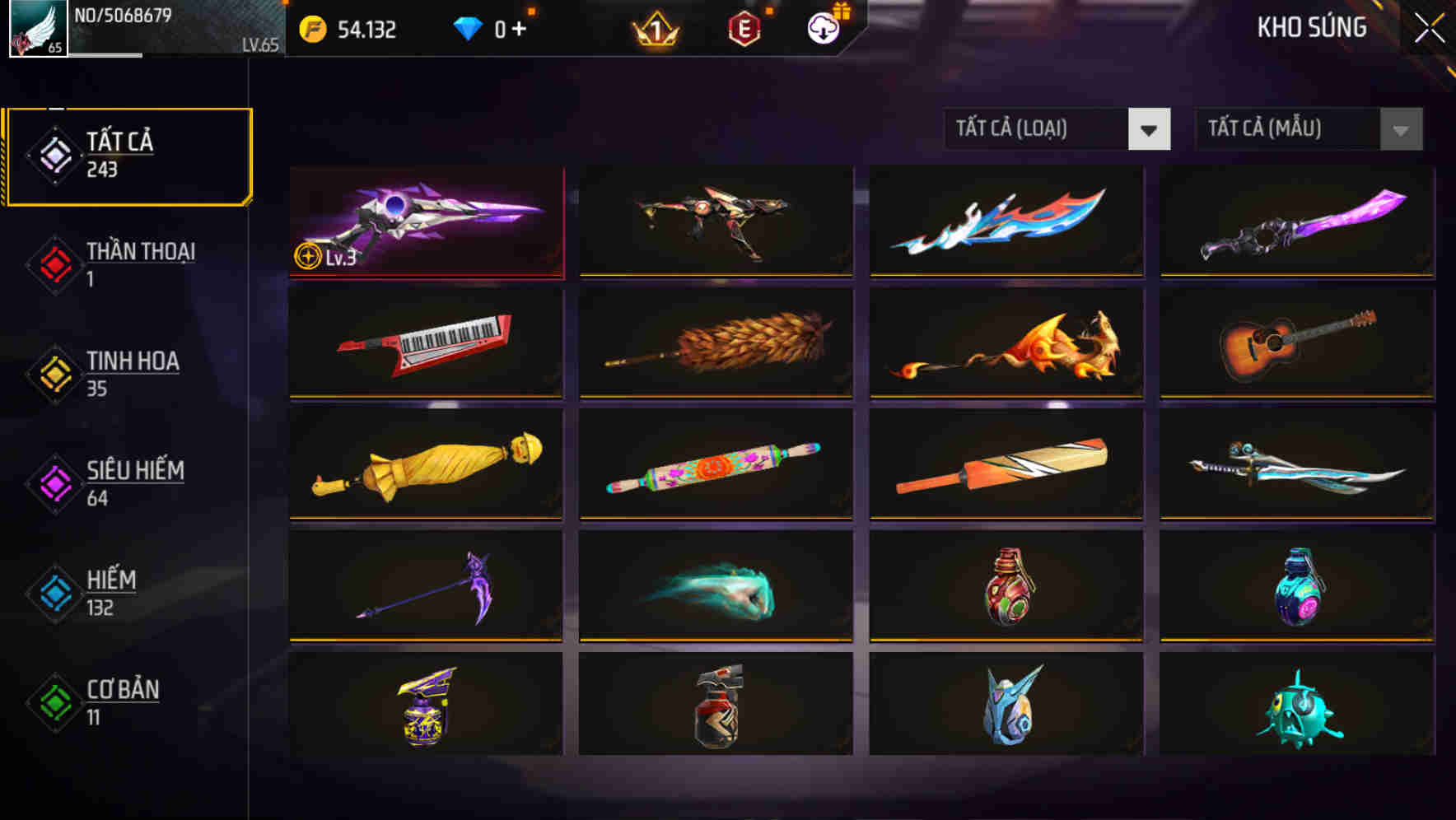The height and width of the screenshot is (820, 1456).
Task: Open the cloud download gift icon
Action: coord(823,30)
